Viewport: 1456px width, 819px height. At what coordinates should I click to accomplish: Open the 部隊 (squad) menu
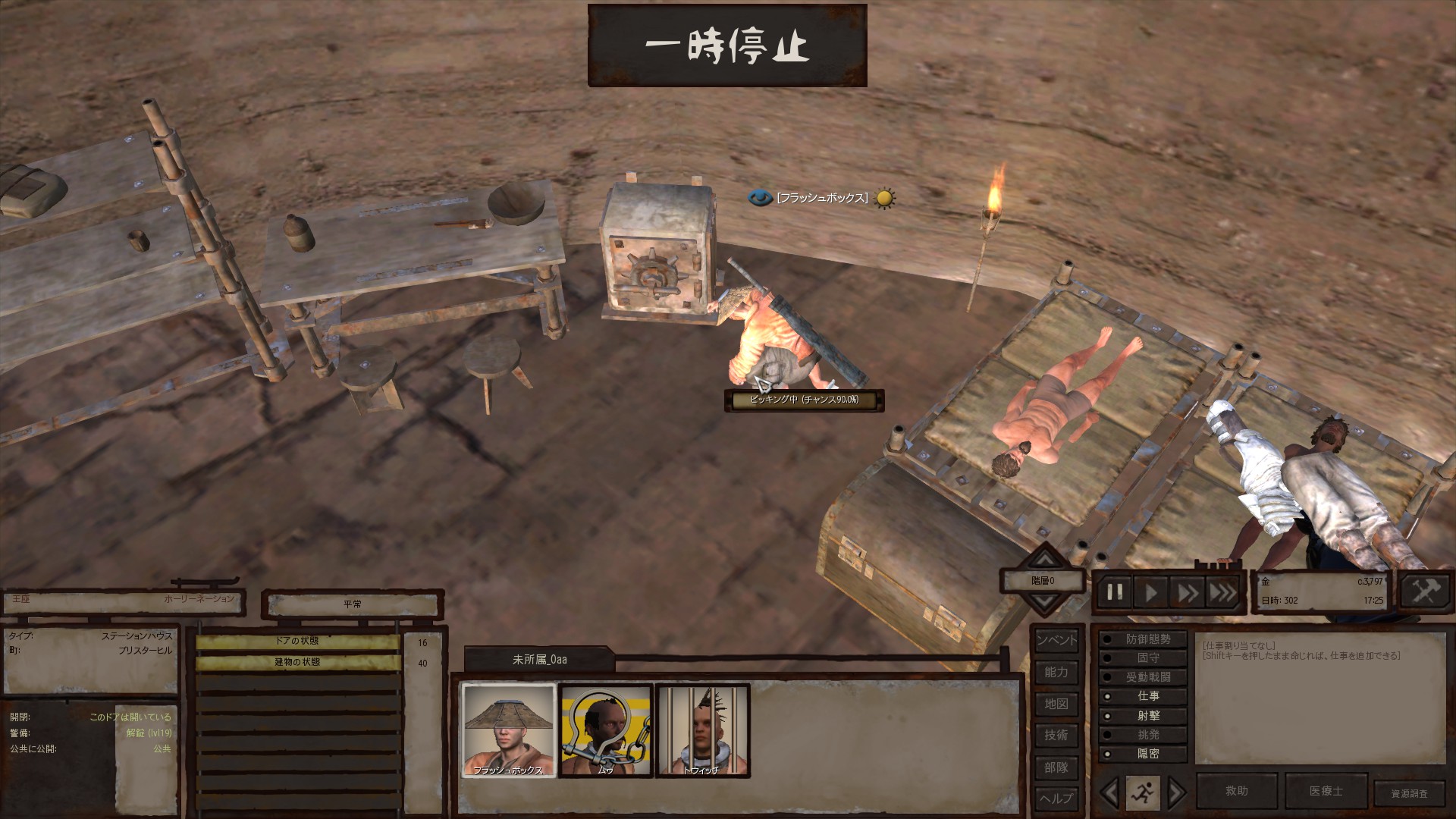point(1056,767)
